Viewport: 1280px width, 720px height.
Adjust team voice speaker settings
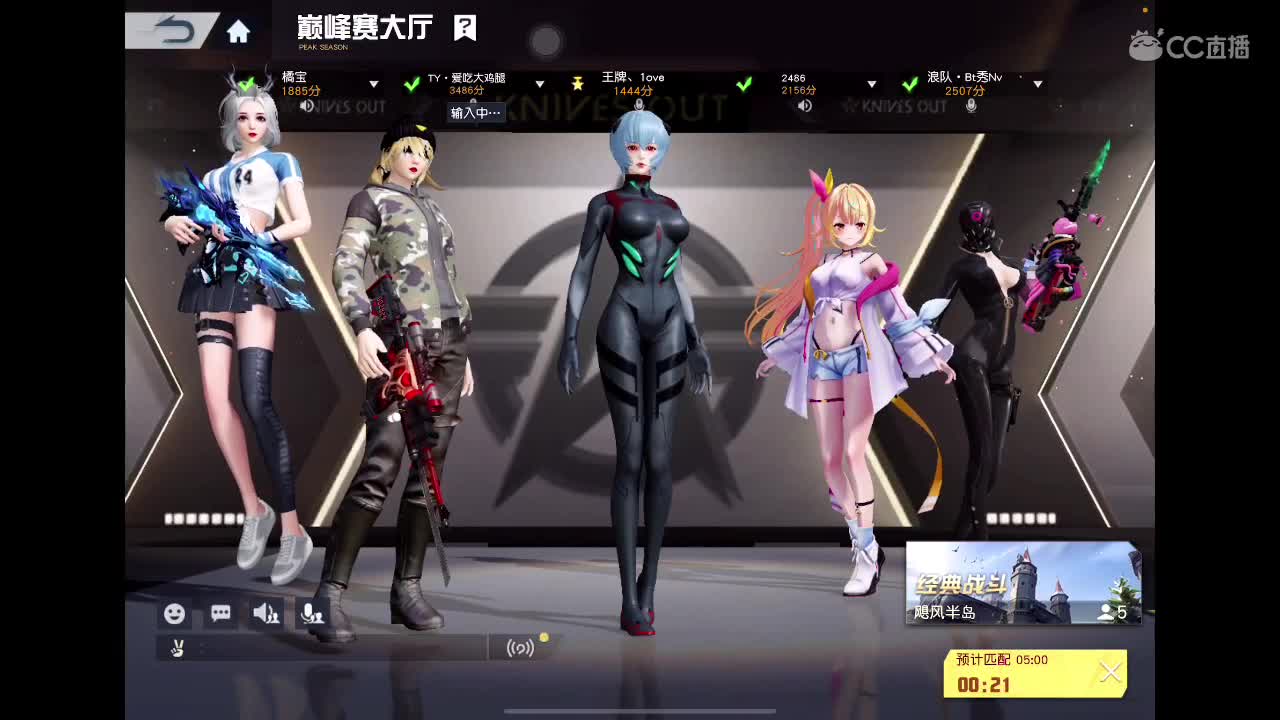tap(265, 613)
